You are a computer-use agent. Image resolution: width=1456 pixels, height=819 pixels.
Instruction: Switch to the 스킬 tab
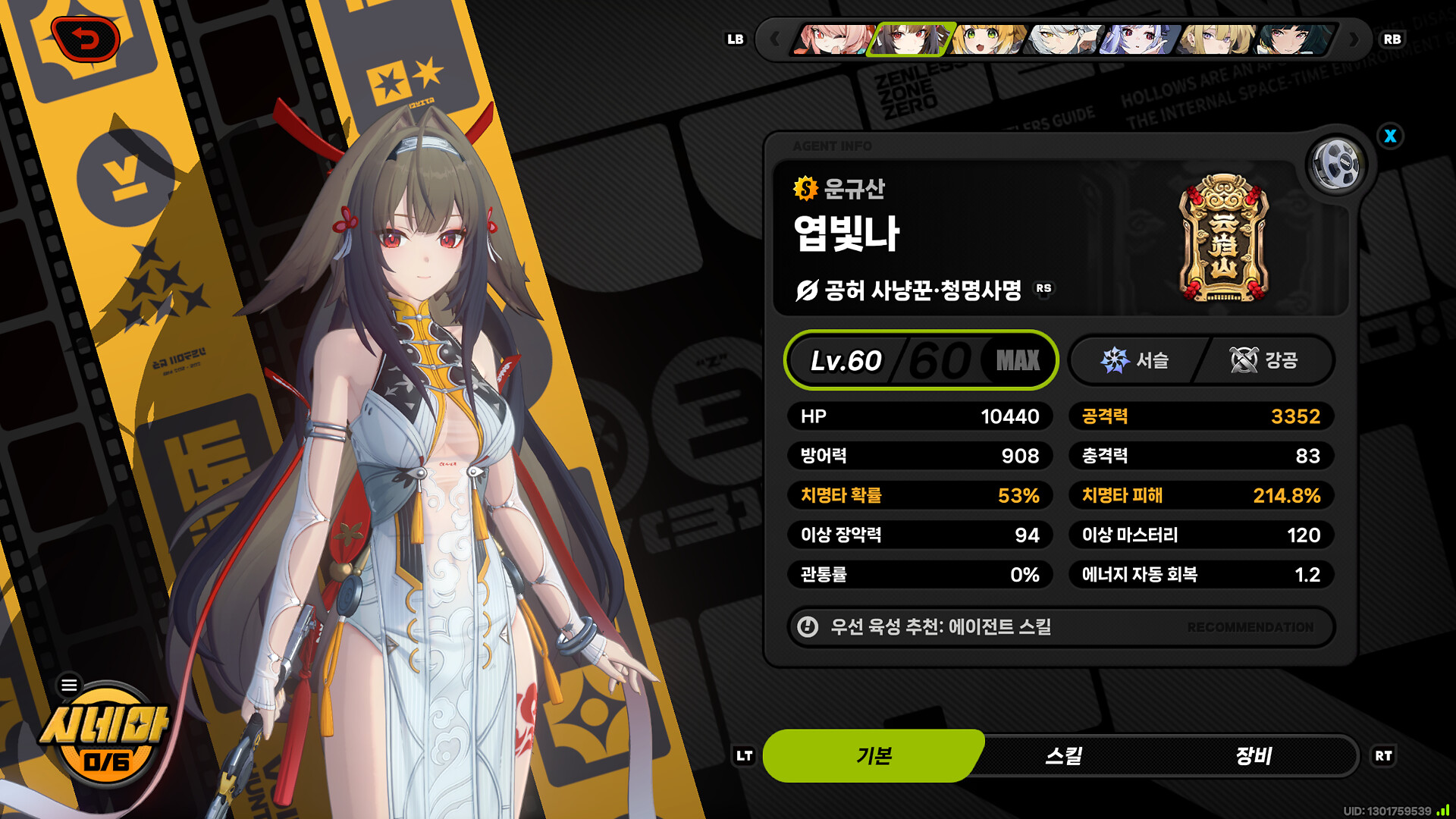1063,756
